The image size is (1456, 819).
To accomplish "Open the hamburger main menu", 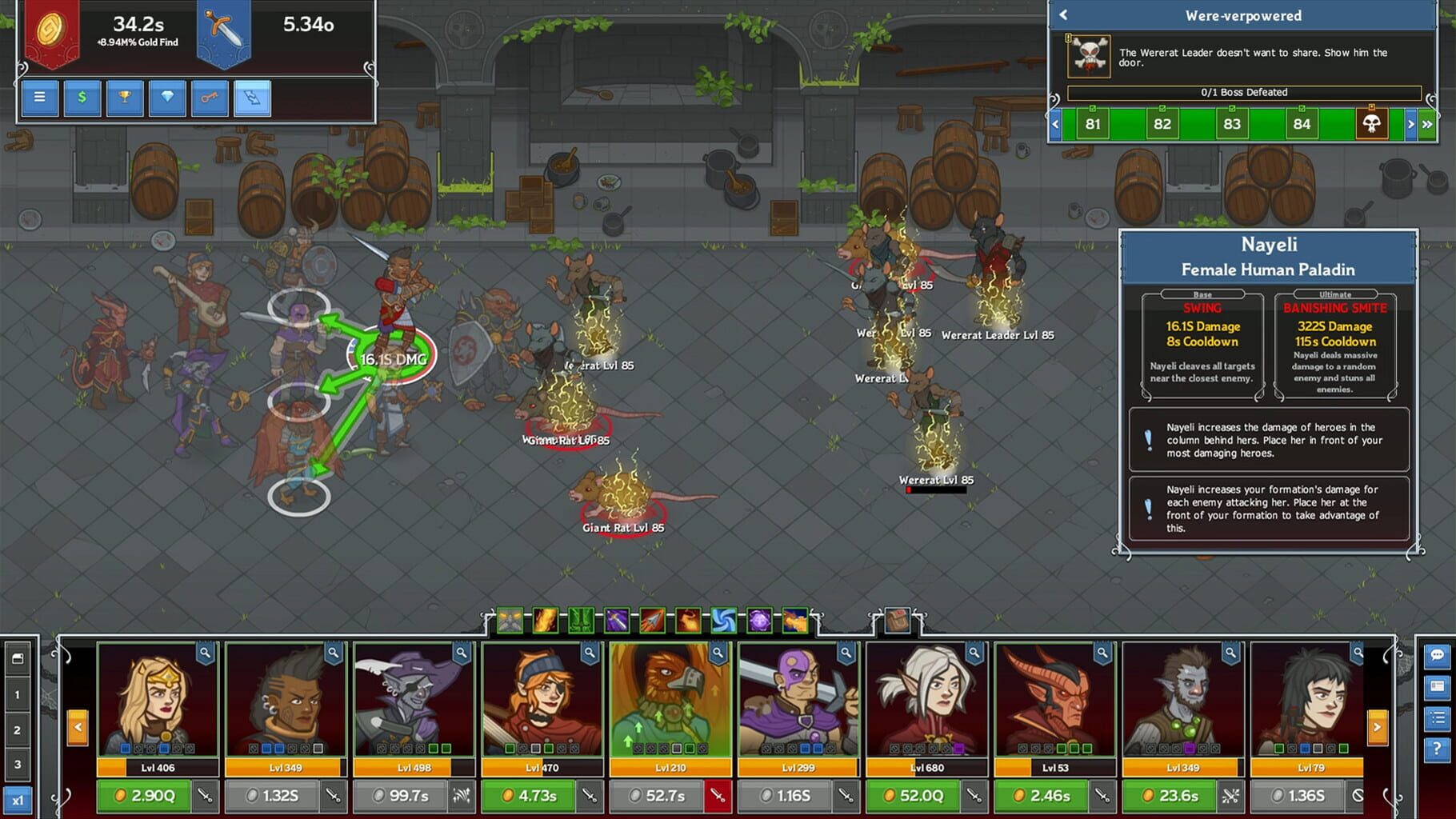I will [40, 98].
